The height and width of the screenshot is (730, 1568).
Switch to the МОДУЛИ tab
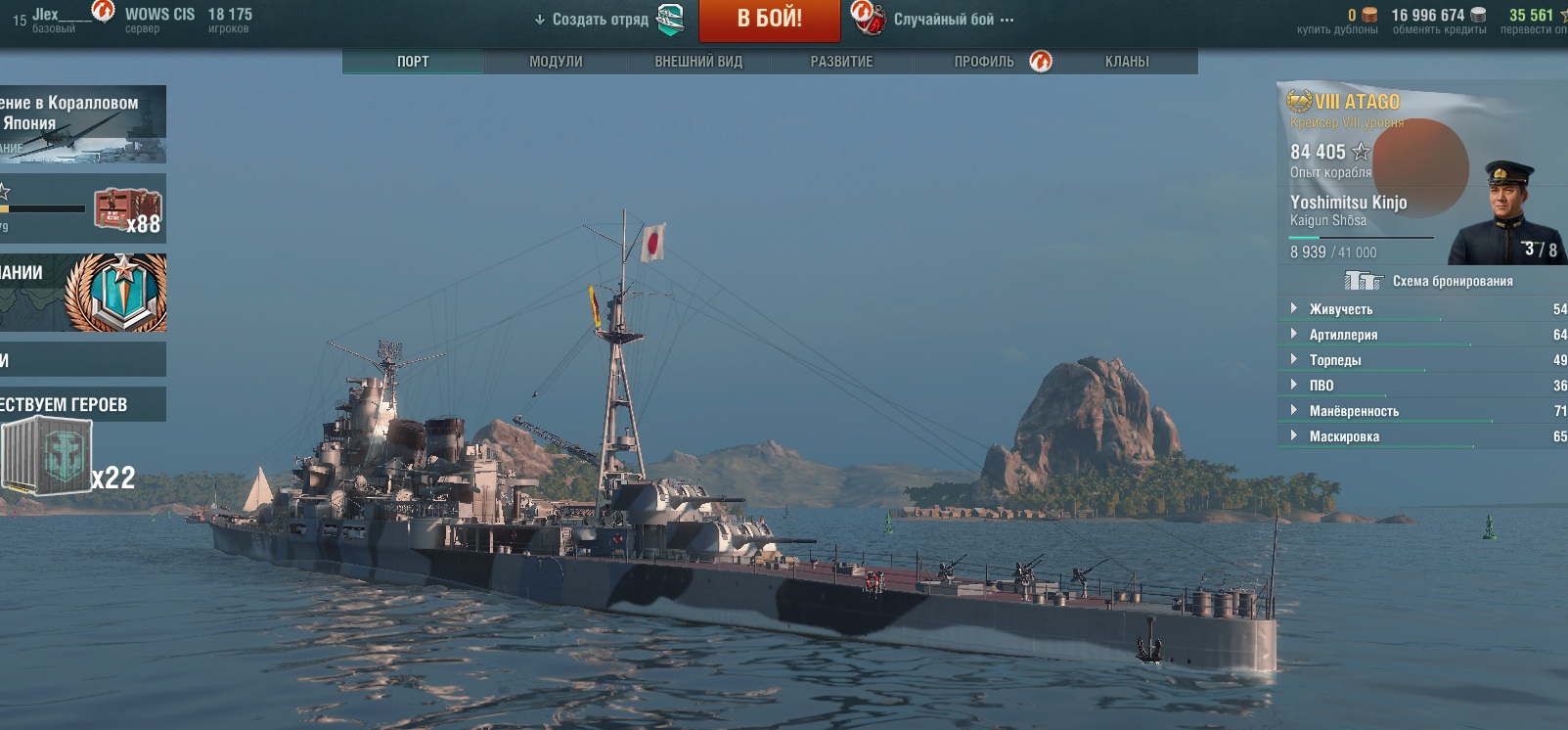pyautogui.click(x=556, y=62)
